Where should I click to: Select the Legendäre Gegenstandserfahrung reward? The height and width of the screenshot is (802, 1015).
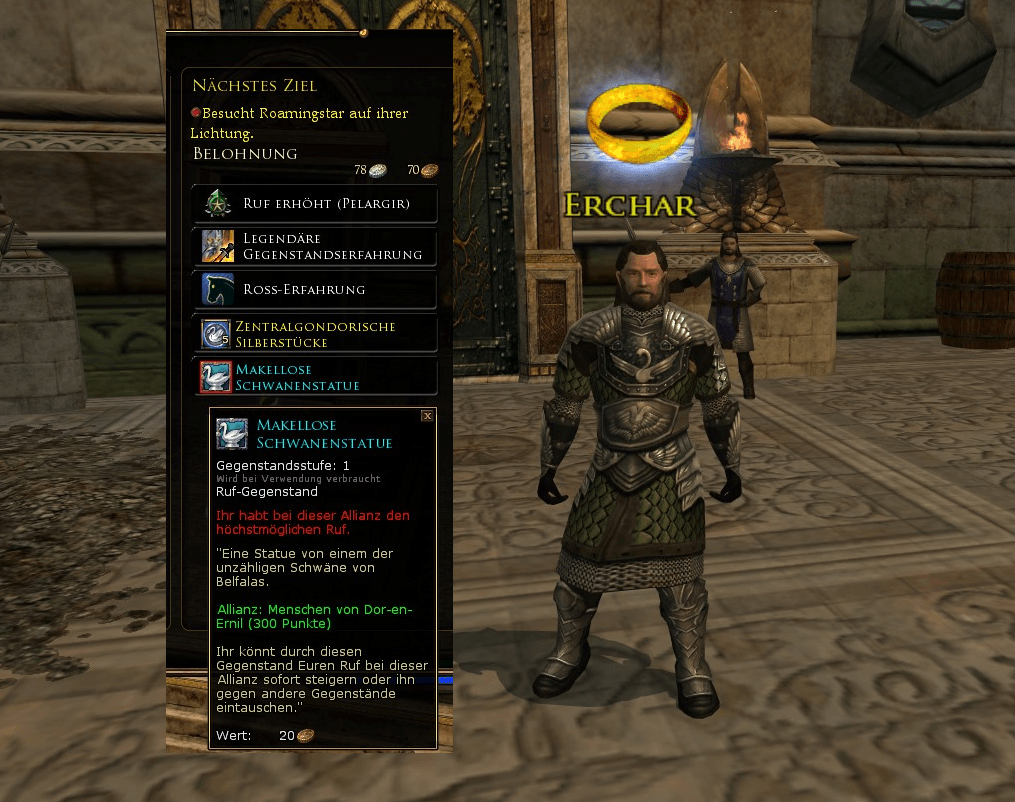(x=314, y=247)
